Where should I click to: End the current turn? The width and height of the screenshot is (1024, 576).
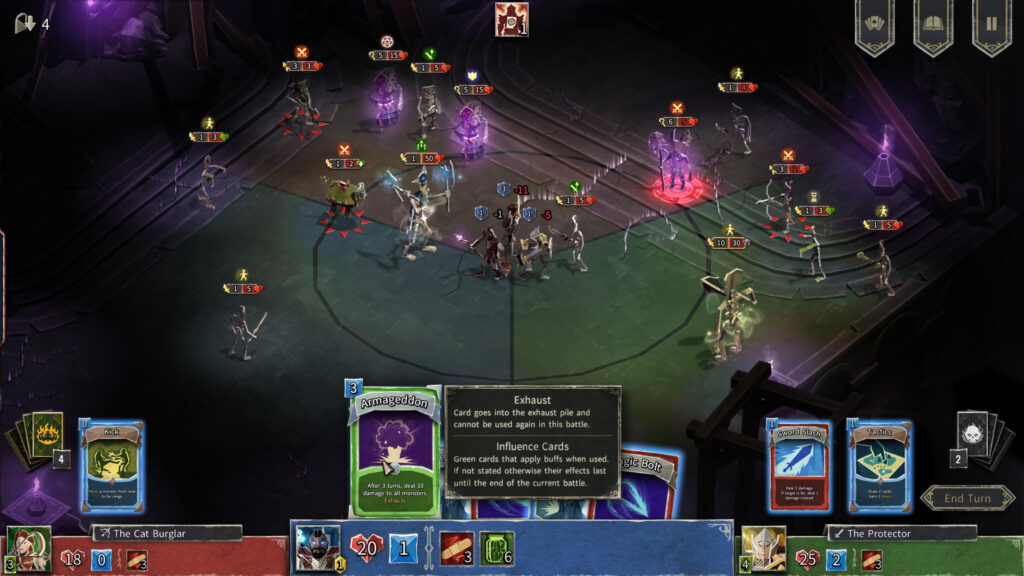(967, 498)
